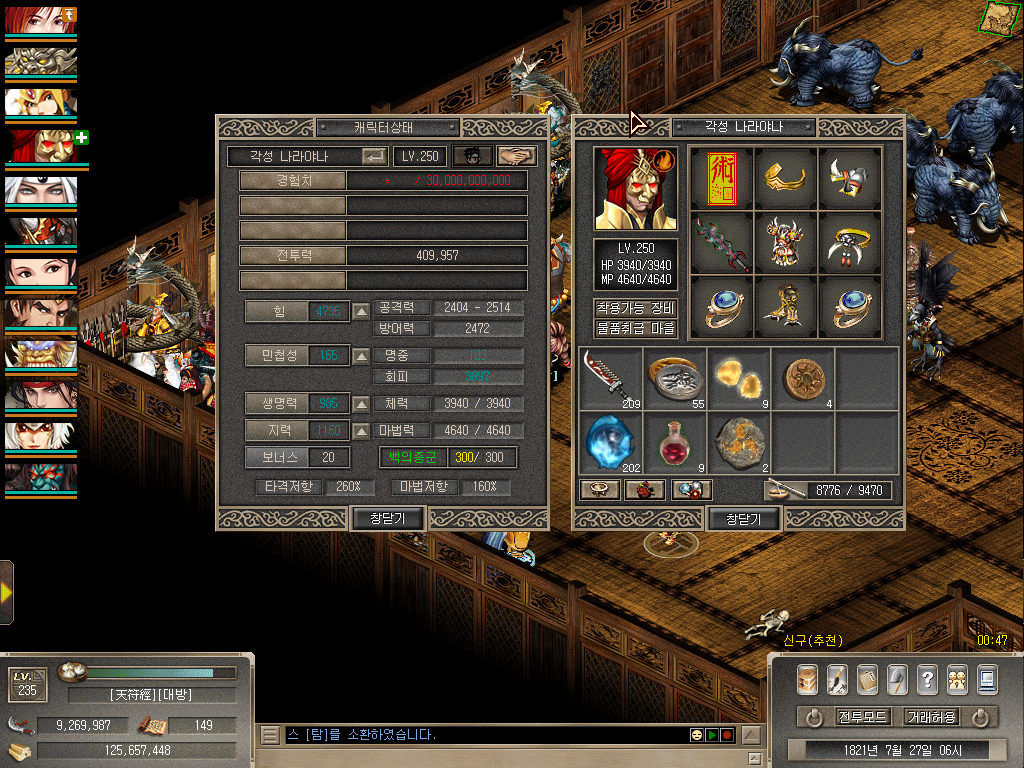Open the question mark help icon
Image resolution: width=1024 pixels, height=768 pixels.
point(927,680)
